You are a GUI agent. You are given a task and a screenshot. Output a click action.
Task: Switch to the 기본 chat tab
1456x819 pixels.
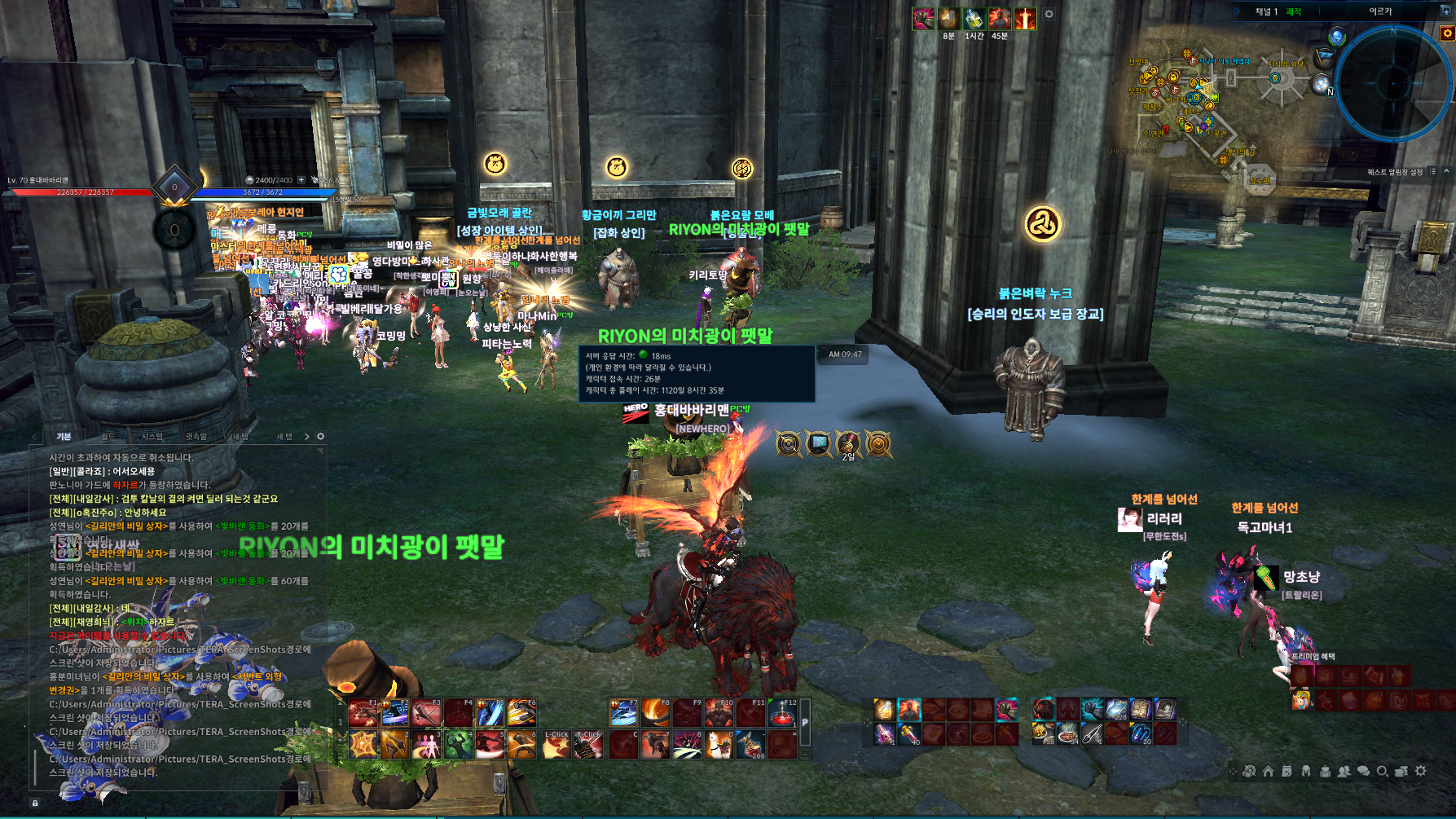[x=64, y=437]
